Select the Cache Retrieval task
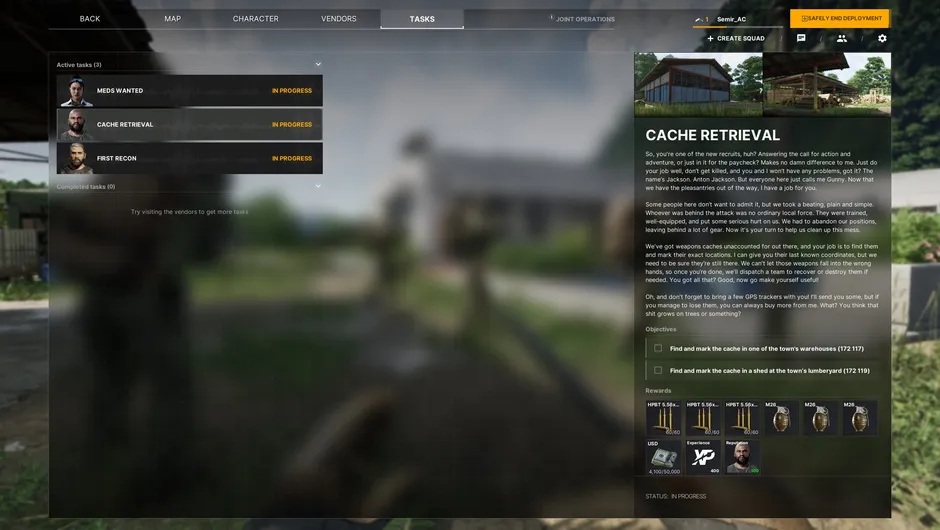 point(190,125)
